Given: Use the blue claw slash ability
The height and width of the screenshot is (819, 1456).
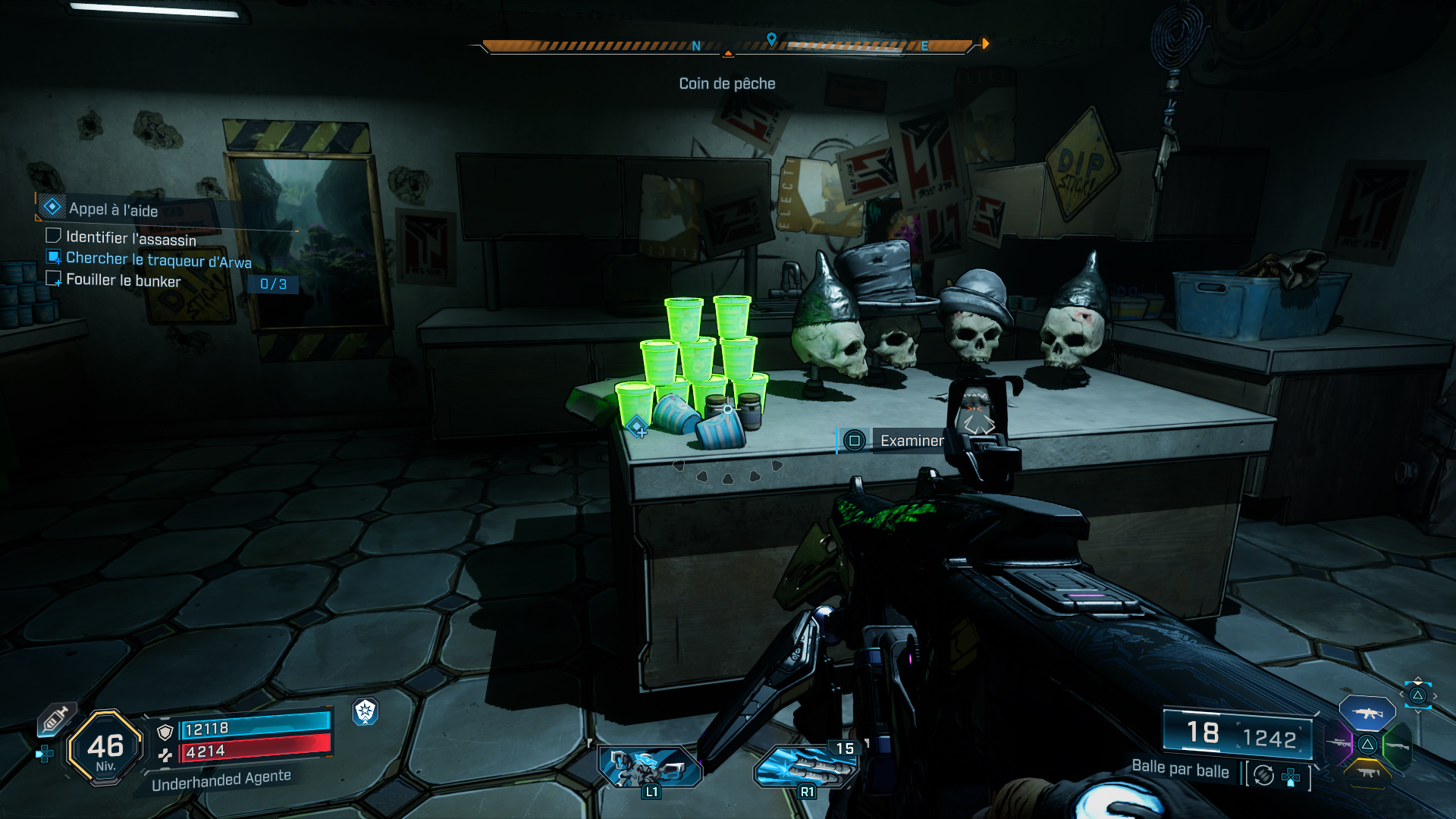Looking at the screenshot, I should coord(805,766).
